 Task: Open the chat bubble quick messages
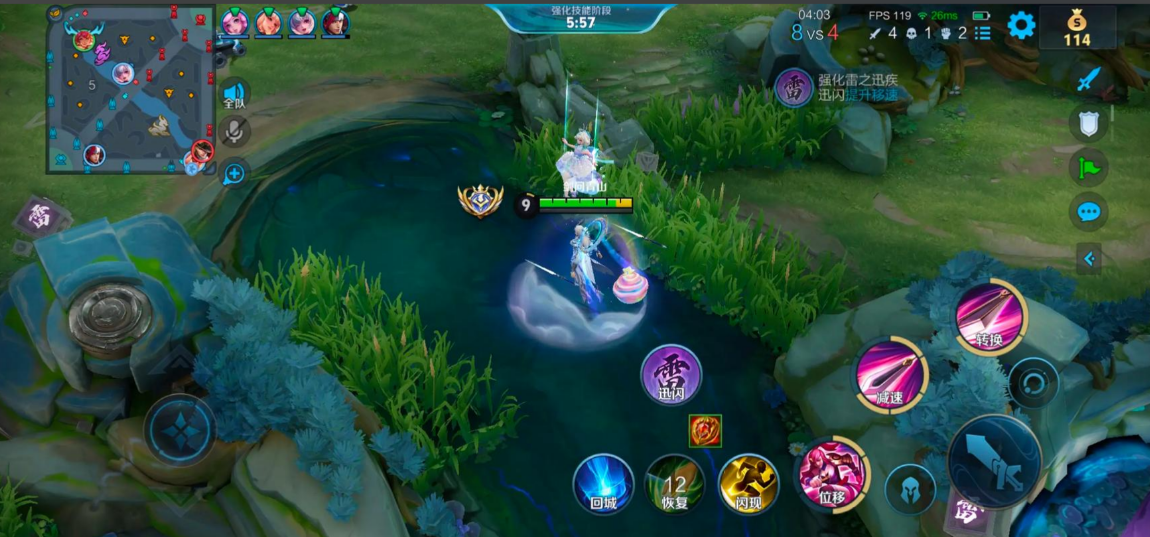point(1088,212)
